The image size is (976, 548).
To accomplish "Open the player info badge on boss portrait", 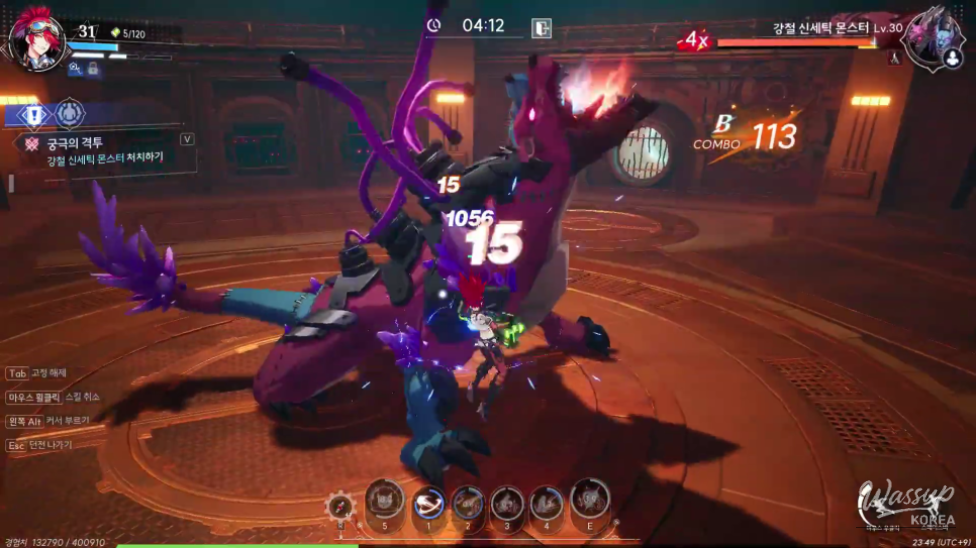I will 951,59.
